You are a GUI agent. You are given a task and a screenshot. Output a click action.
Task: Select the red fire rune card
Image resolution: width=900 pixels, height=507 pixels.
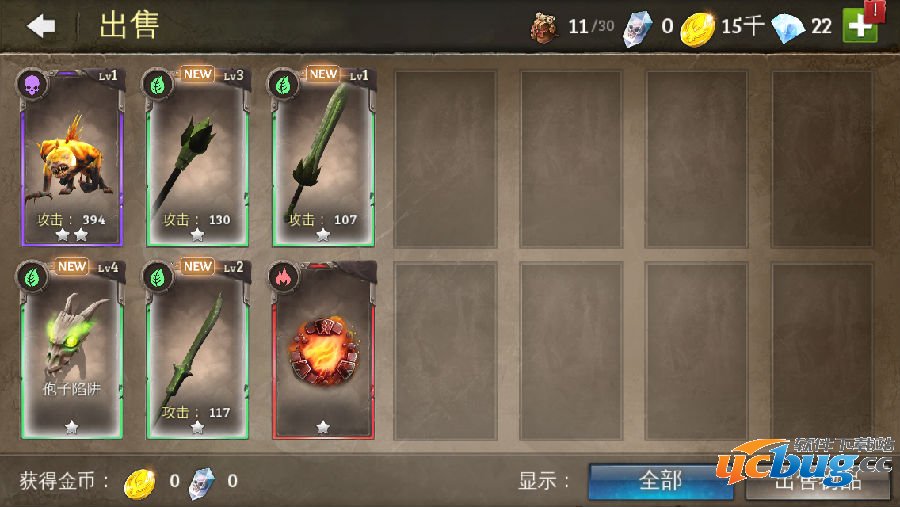point(323,350)
